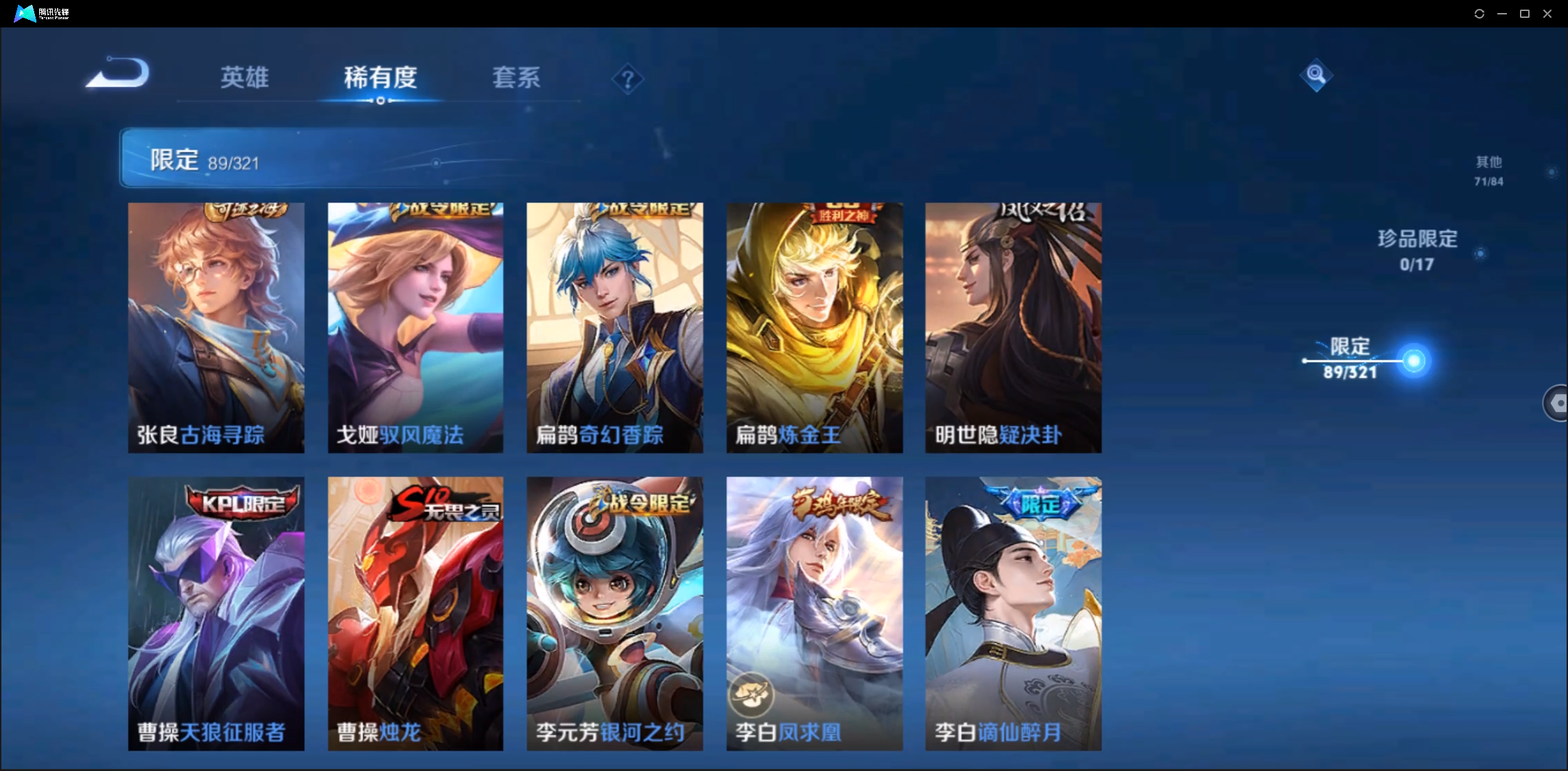Screen dimensions: 1568x771
Task: Jump to the 其他 rarity category
Action: coord(1488,170)
